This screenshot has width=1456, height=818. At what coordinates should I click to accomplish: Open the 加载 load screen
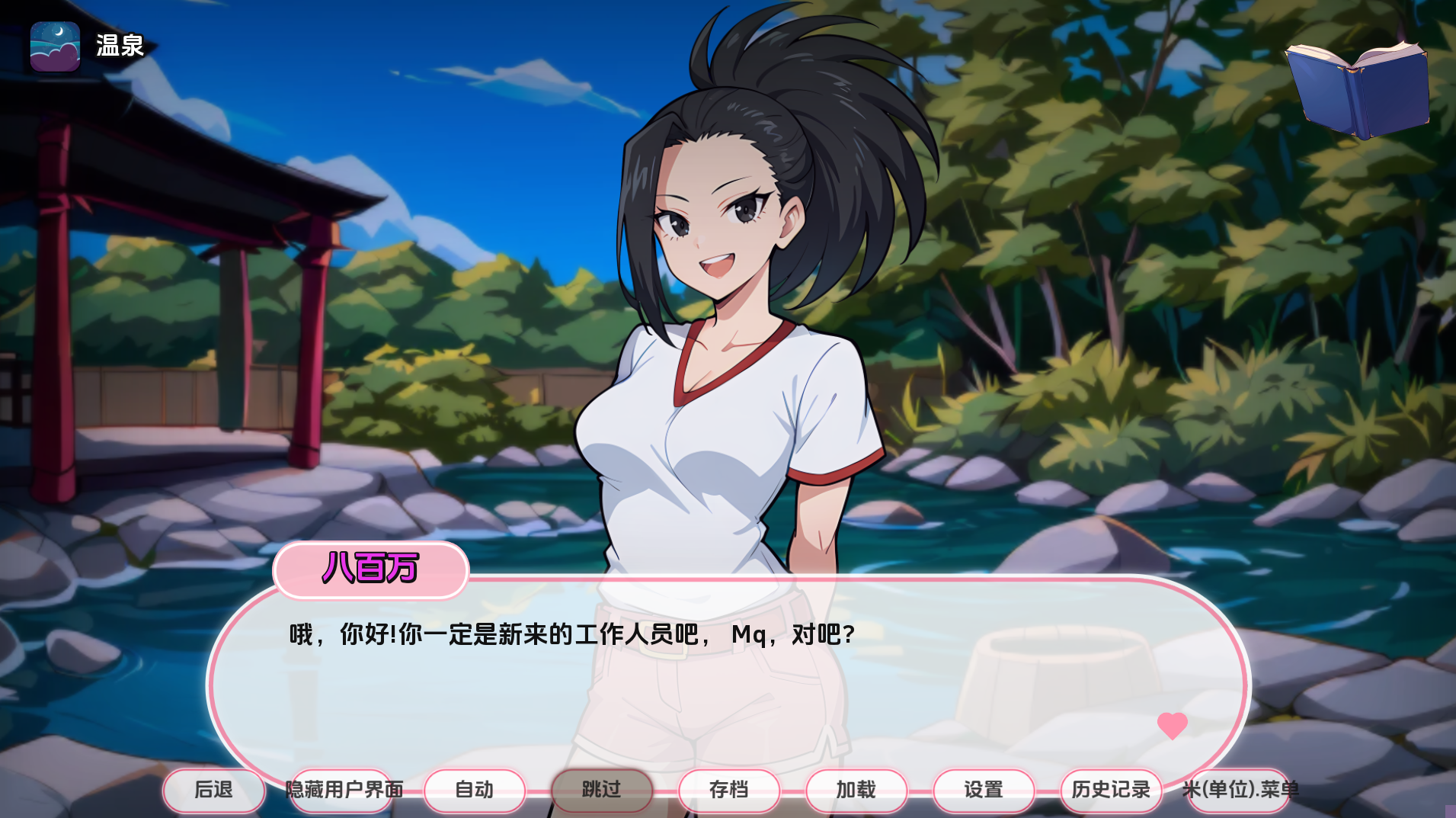tap(856, 791)
